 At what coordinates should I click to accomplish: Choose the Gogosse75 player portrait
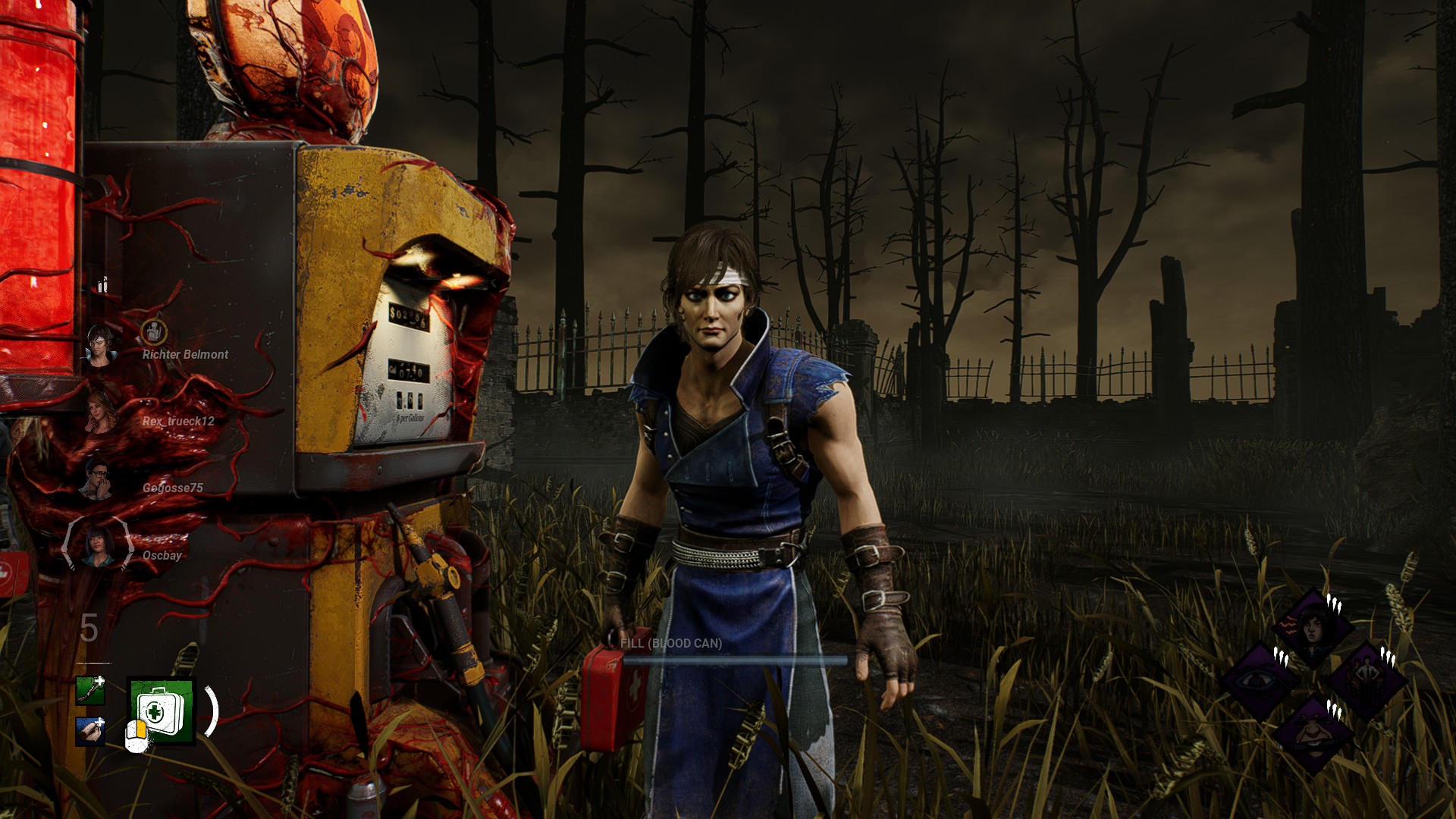pyautogui.click(x=97, y=479)
